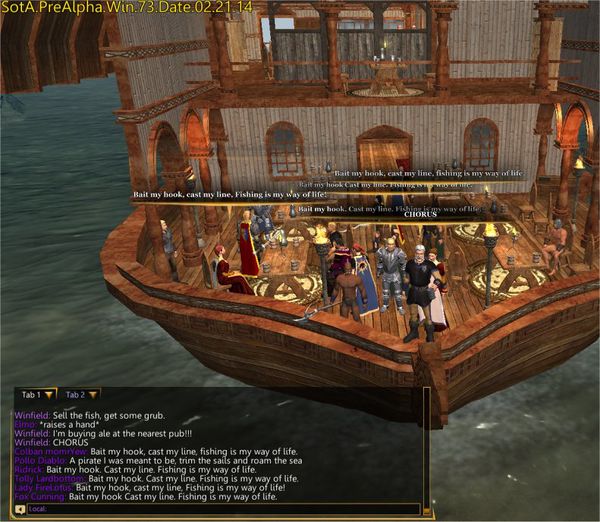This screenshot has width=600, height=522.
Task: Select Pollo Diablo's name in chat
Action: click(x=40, y=460)
